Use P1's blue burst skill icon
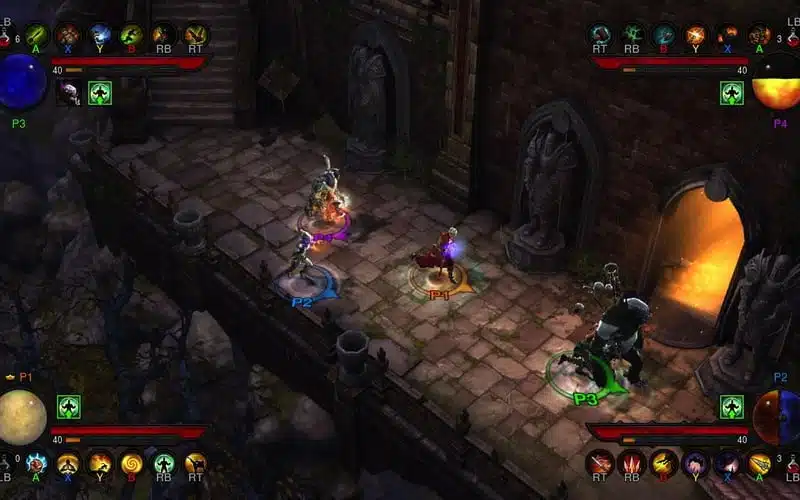800x500 pixels. coord(37,463)
